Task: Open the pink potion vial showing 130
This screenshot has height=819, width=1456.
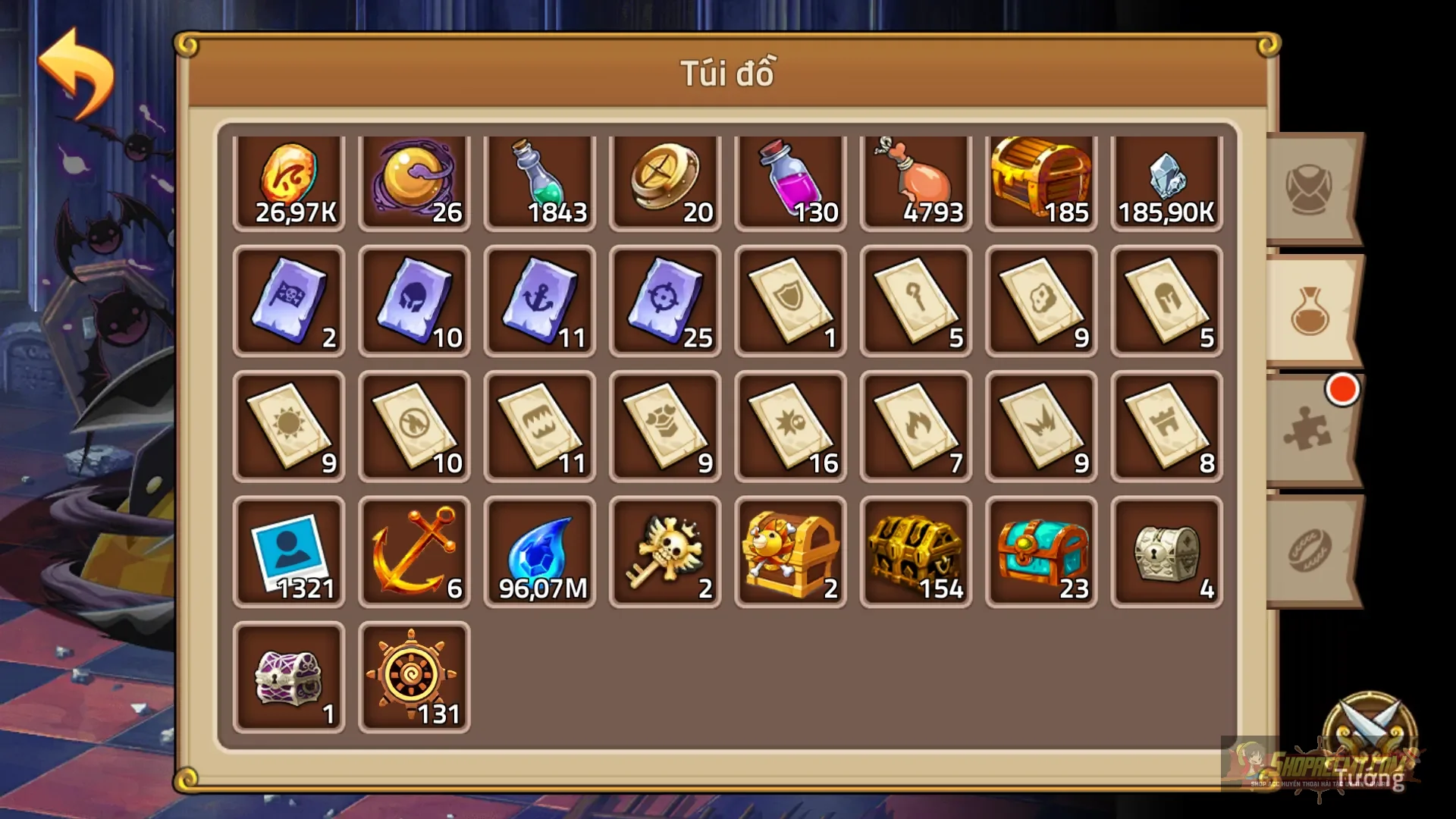Action: click(789, 178)
